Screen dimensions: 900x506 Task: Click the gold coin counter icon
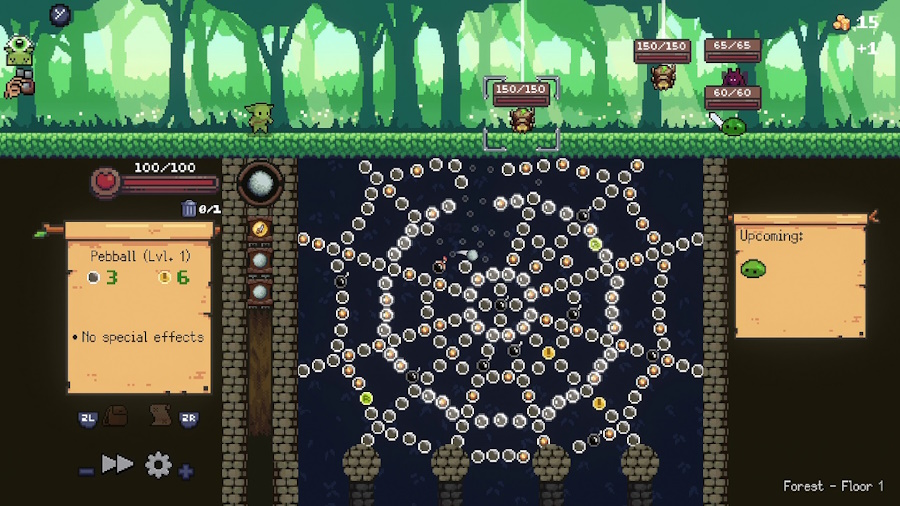pyautogui.click(x=843, y=22)
